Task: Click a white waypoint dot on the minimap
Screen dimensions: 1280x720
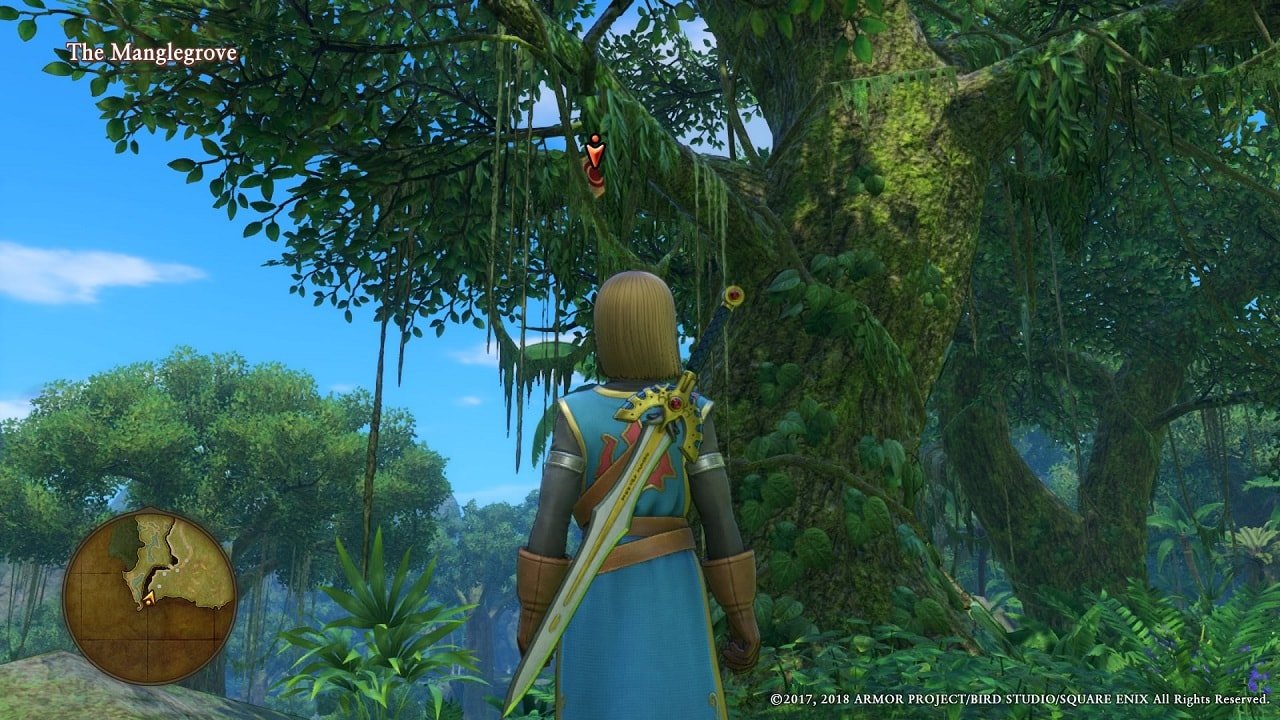Action: click(x=164, y=574)
